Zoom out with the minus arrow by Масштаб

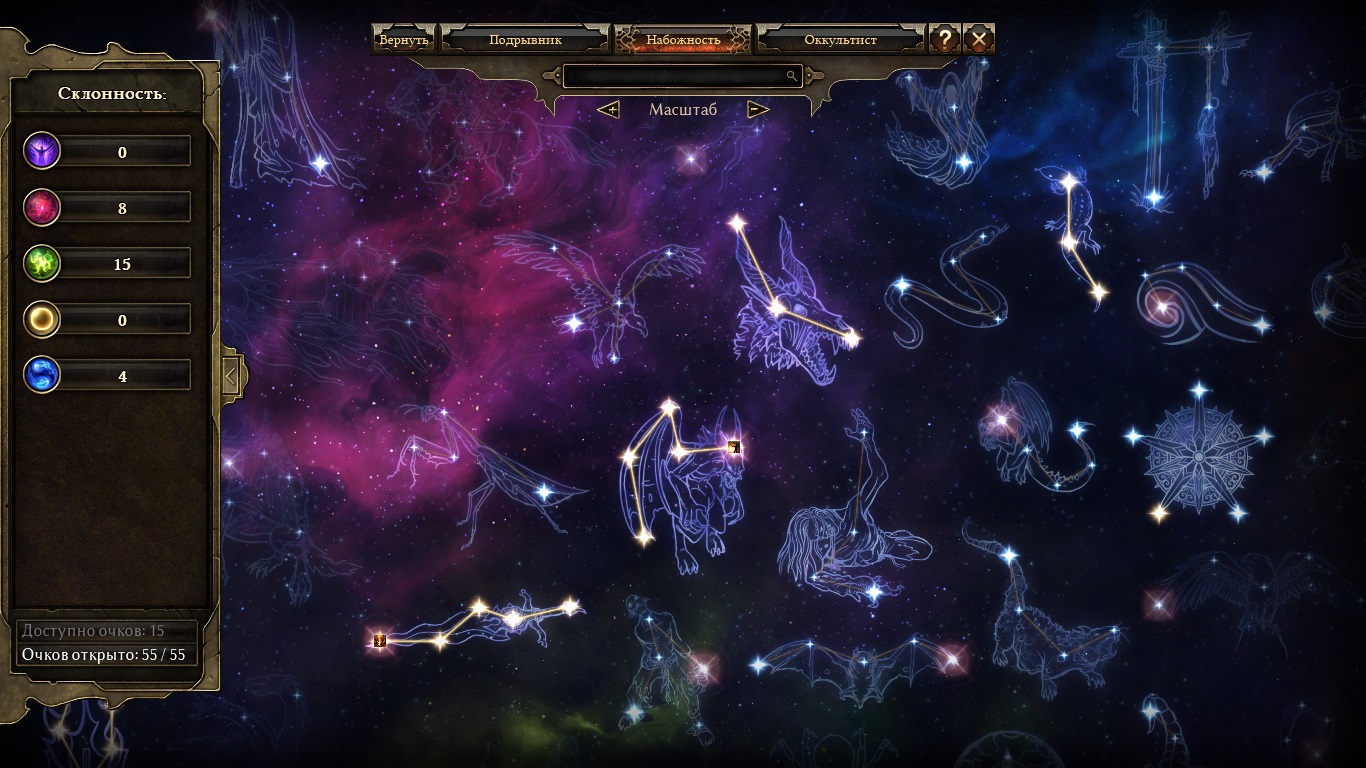click(x=758, y=109)
